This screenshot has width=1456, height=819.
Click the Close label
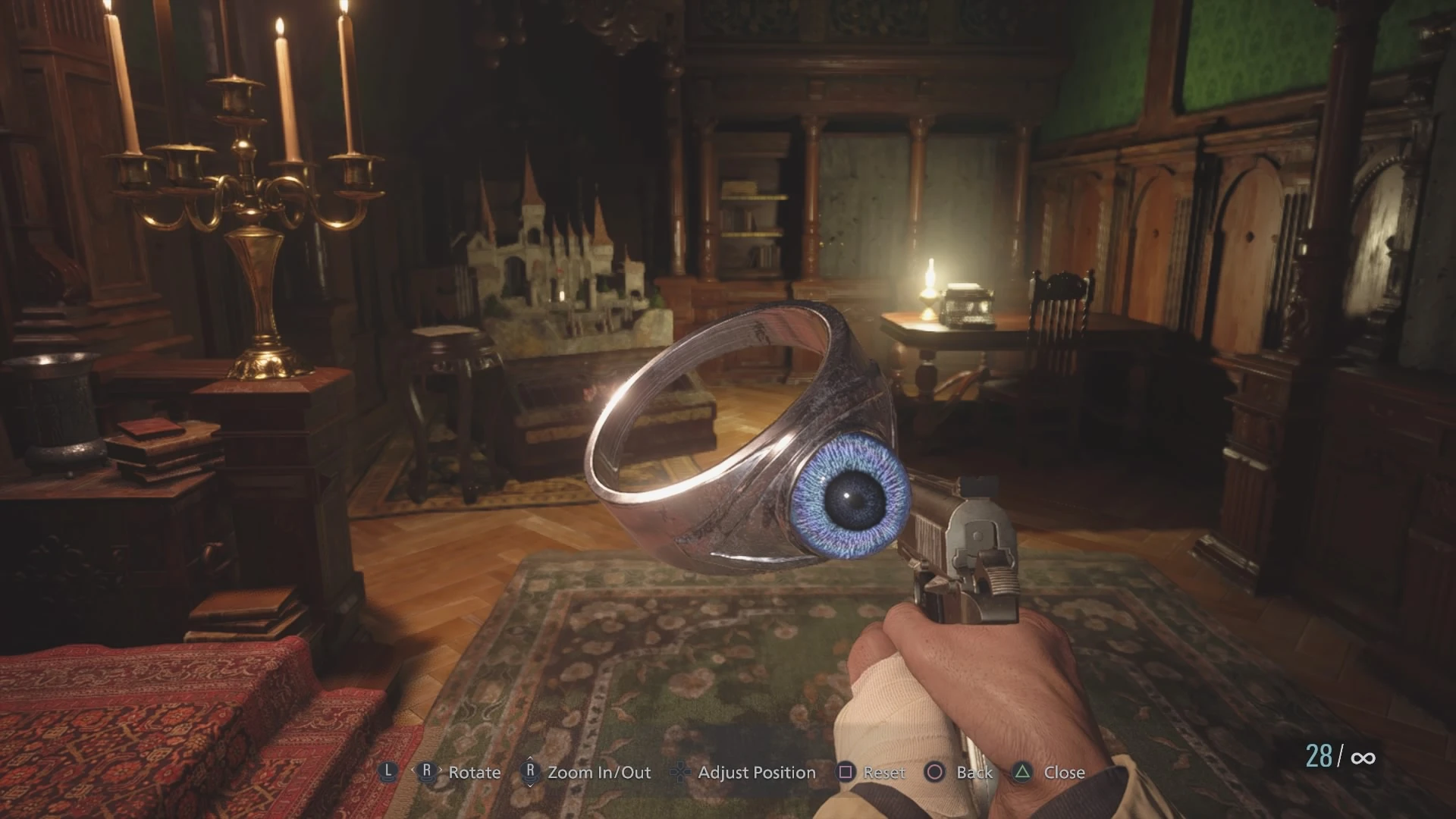pos(1064,772)
